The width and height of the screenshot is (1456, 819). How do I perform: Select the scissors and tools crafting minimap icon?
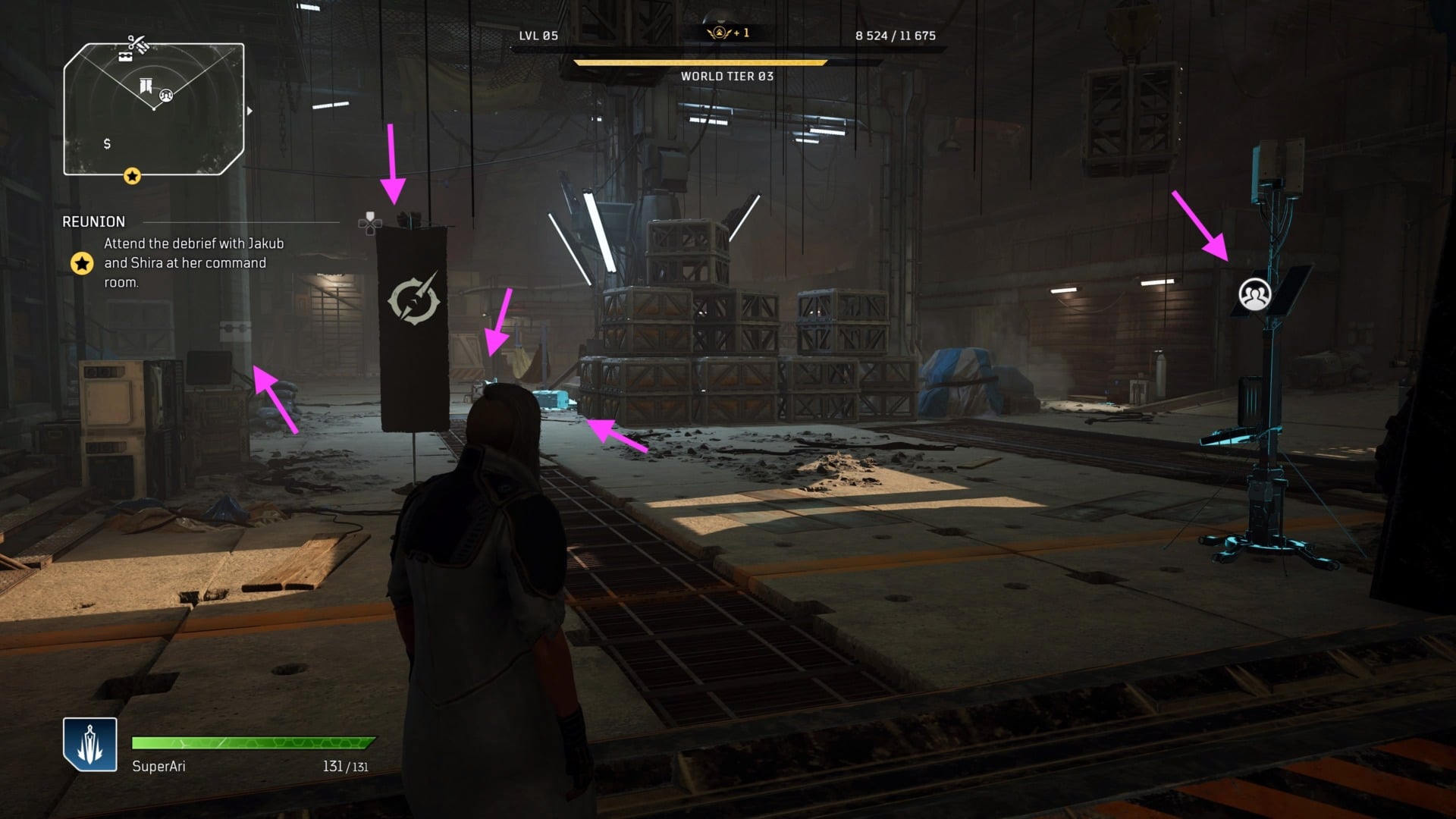click(x=137, y=42)
